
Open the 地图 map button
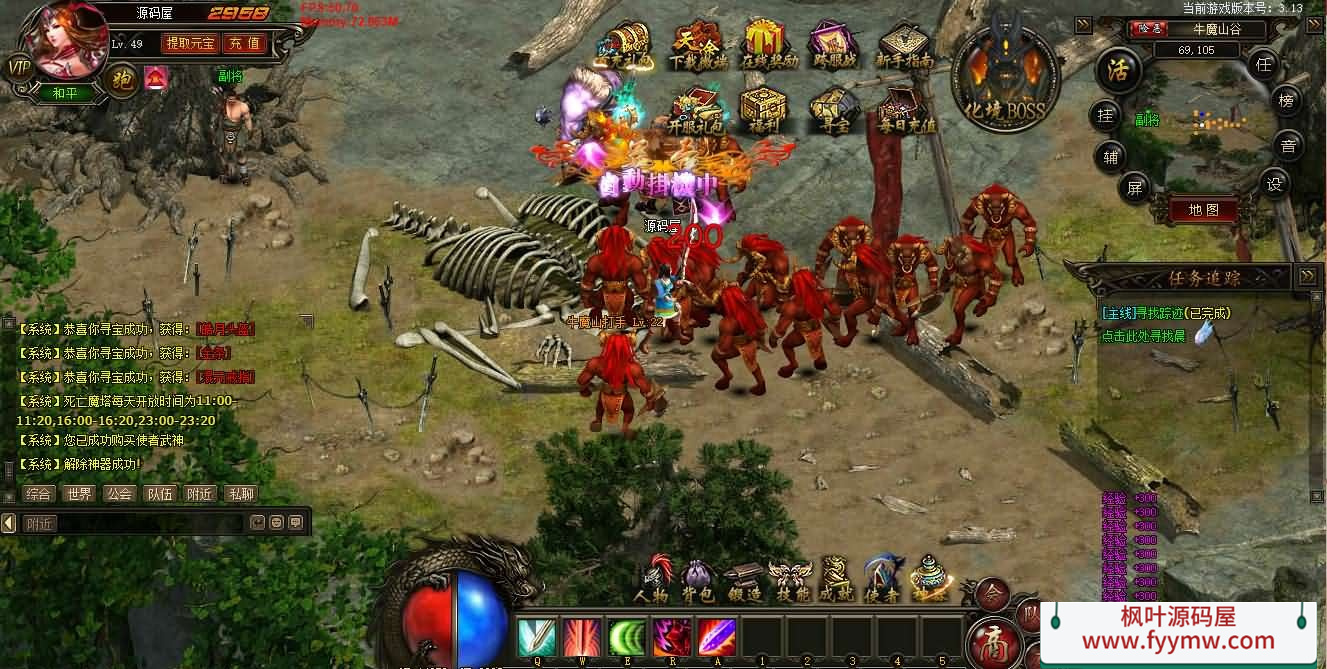(1203, 210)
